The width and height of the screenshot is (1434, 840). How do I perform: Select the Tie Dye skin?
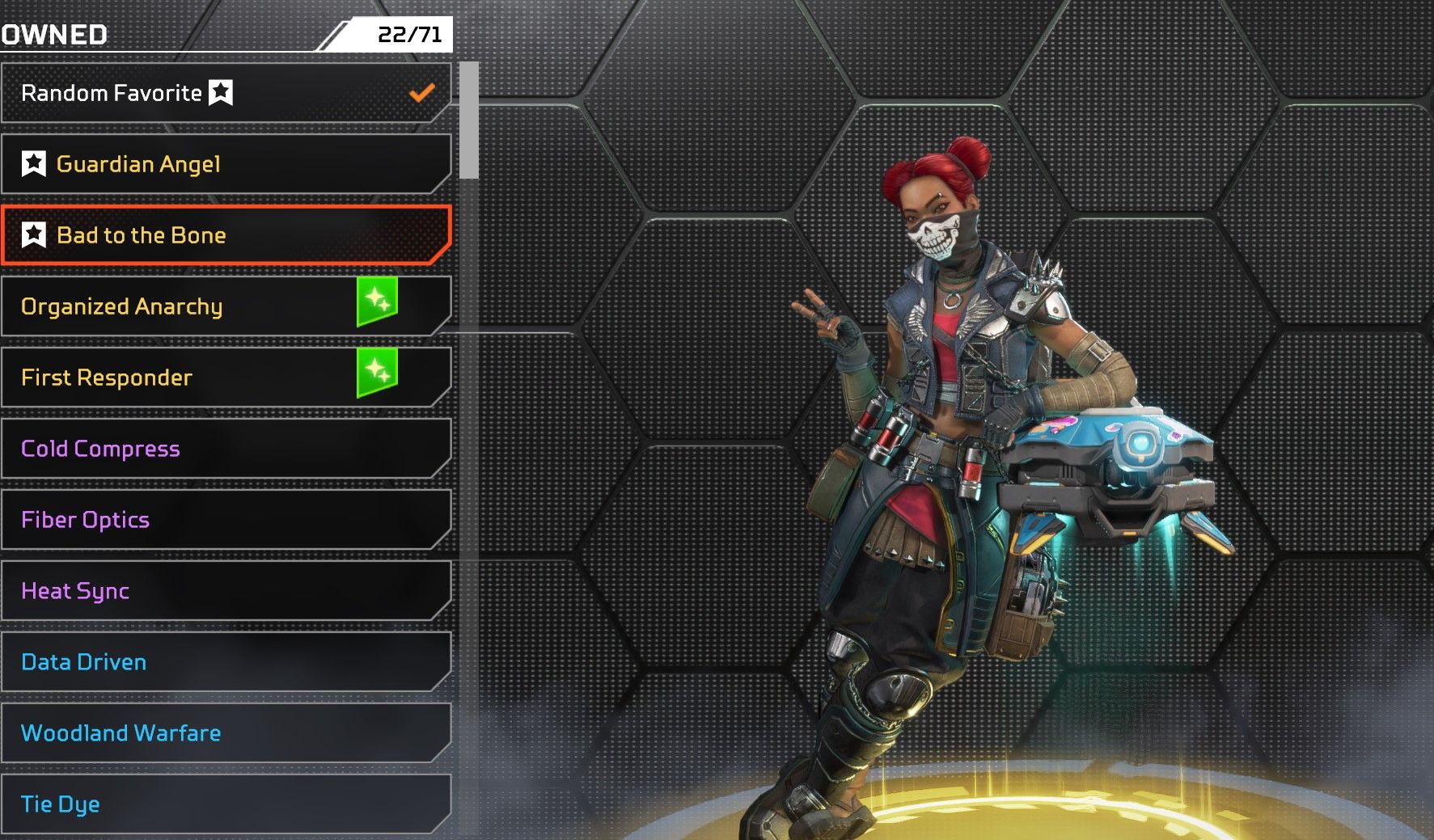coord(225,804)
